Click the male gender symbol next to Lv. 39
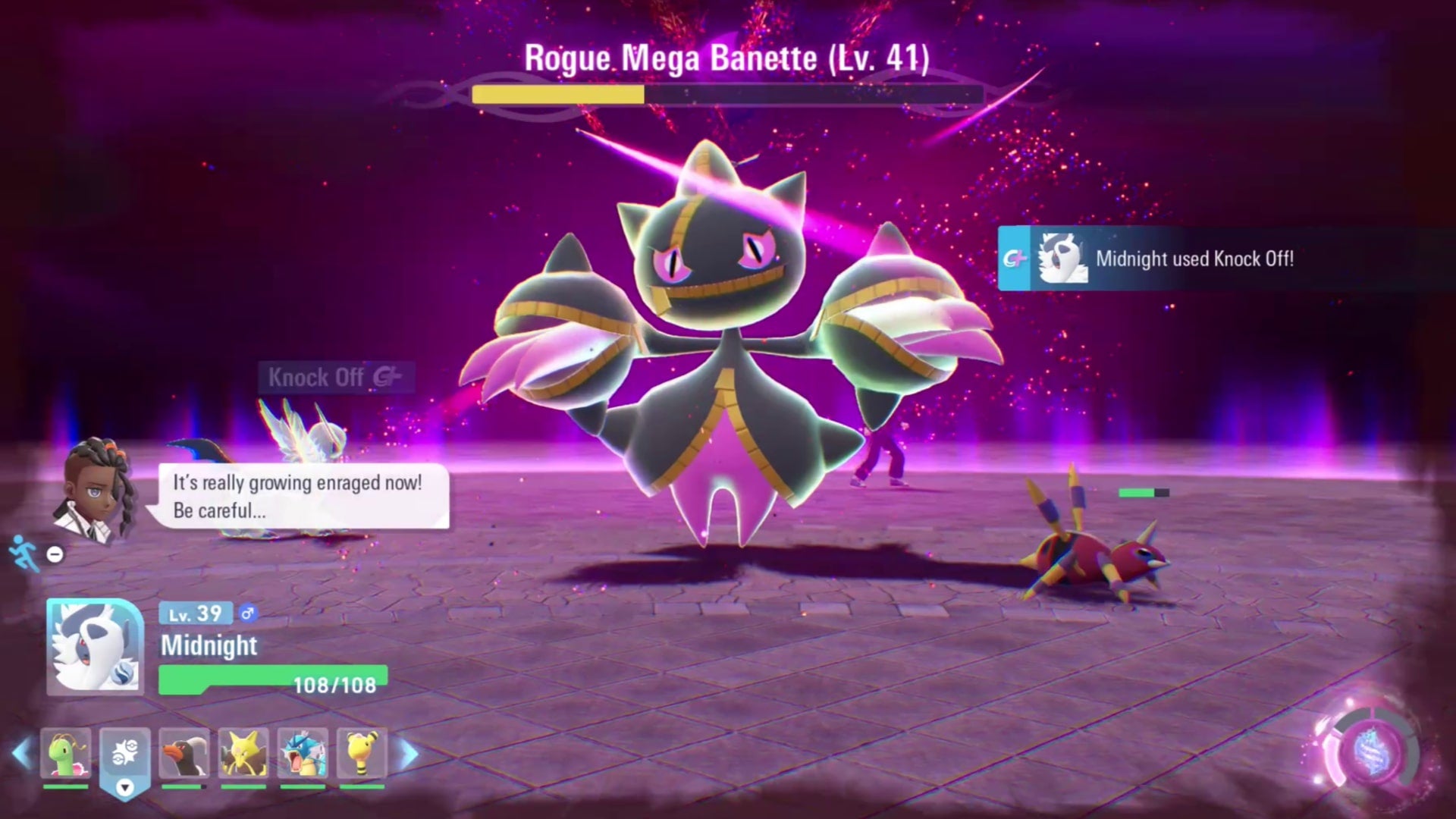Viewport: 1456px width, 819px height. pyautogui.click(x=248, y=613)
